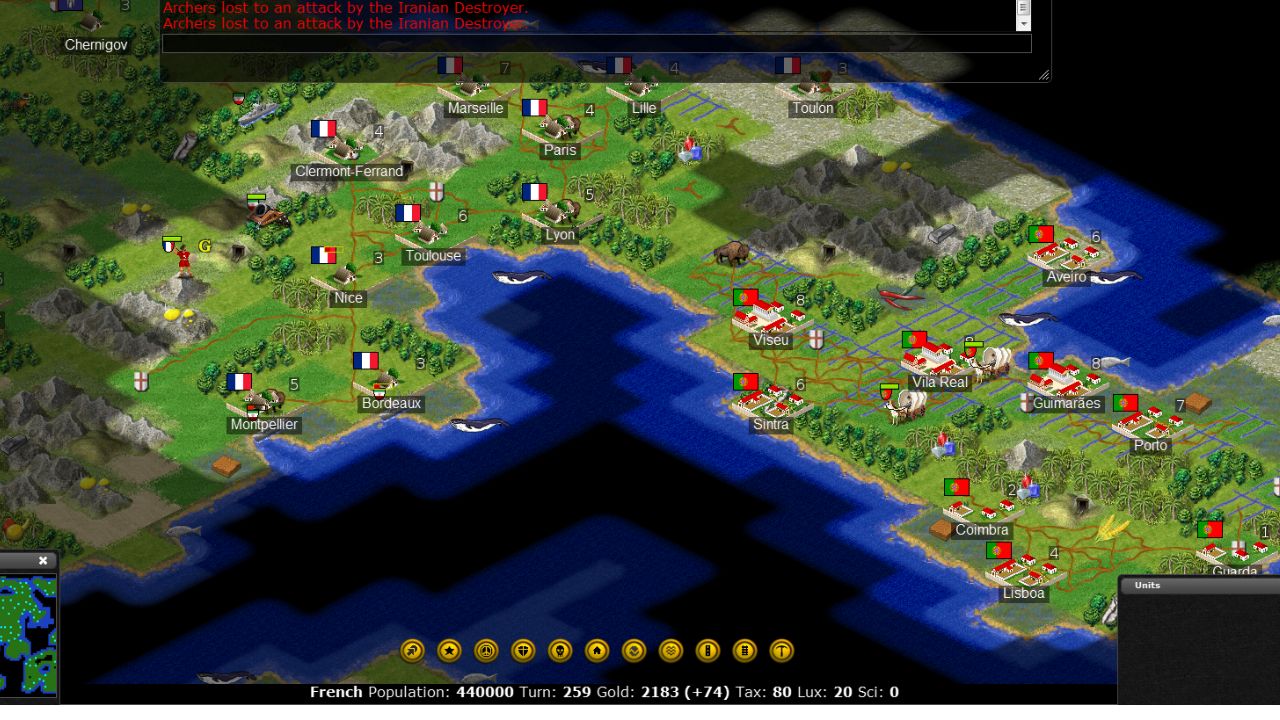Select the Goto unit order icon
Screen dimensions: 1280x720
[x=411, y=650]
